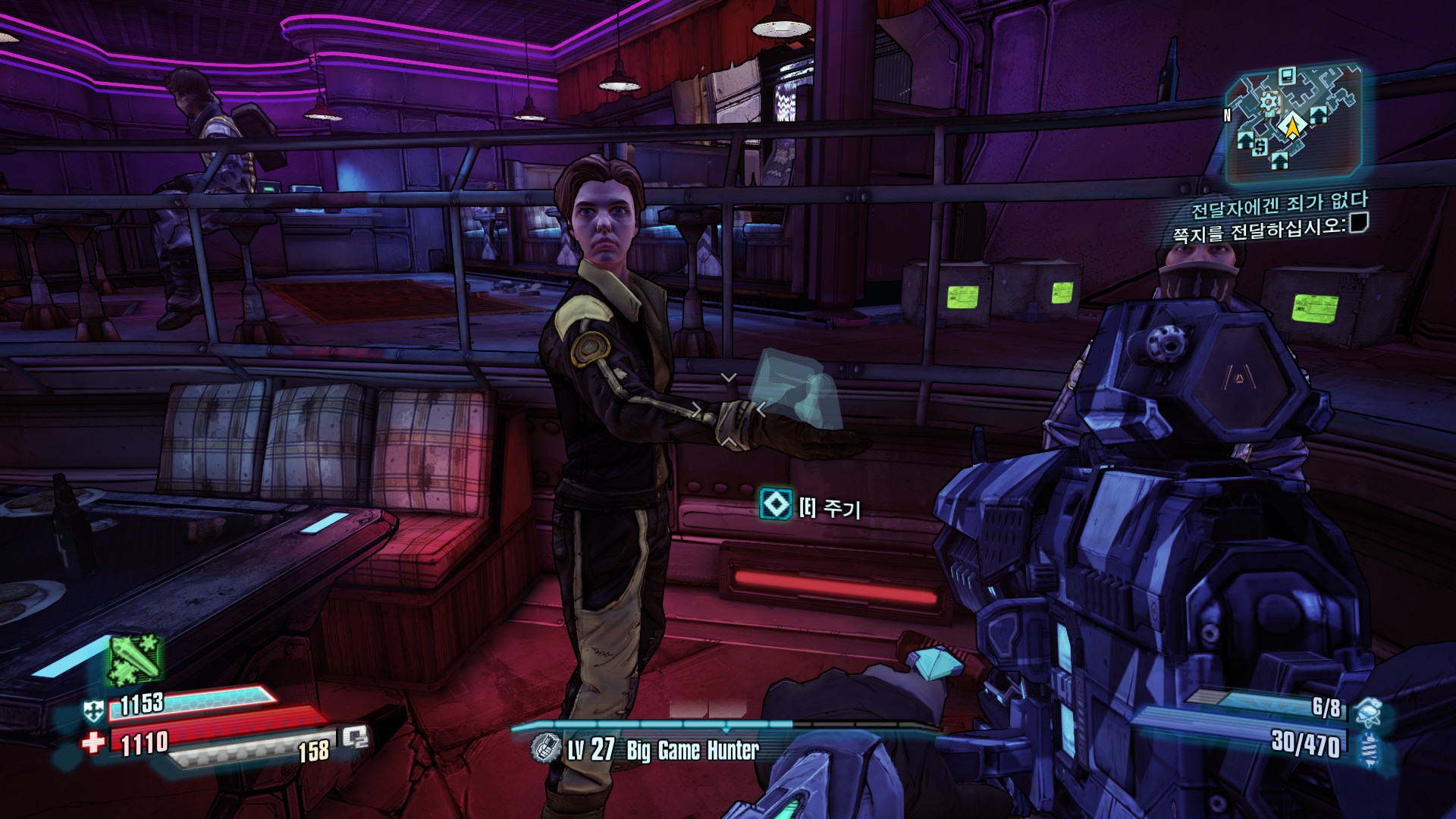This screenshot has width=1456, height=819.
Task: Select the mission title in the tracker
Action: tap(1279, 204)
